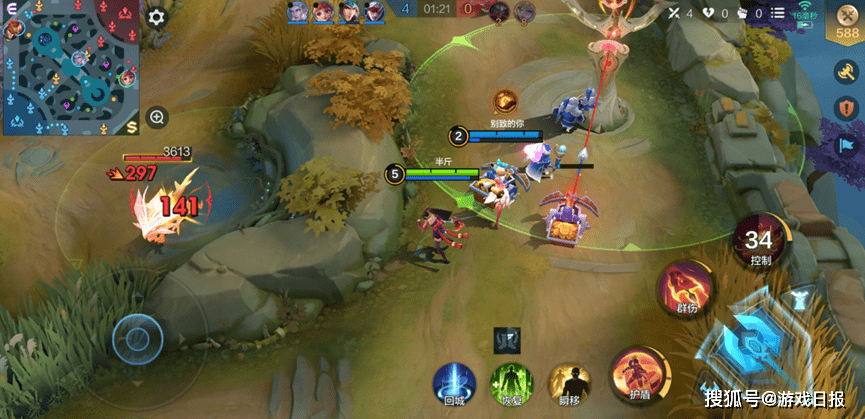Select the 控制 skill on cooldown
Screen dimensions: 865x419
(759, 243)
